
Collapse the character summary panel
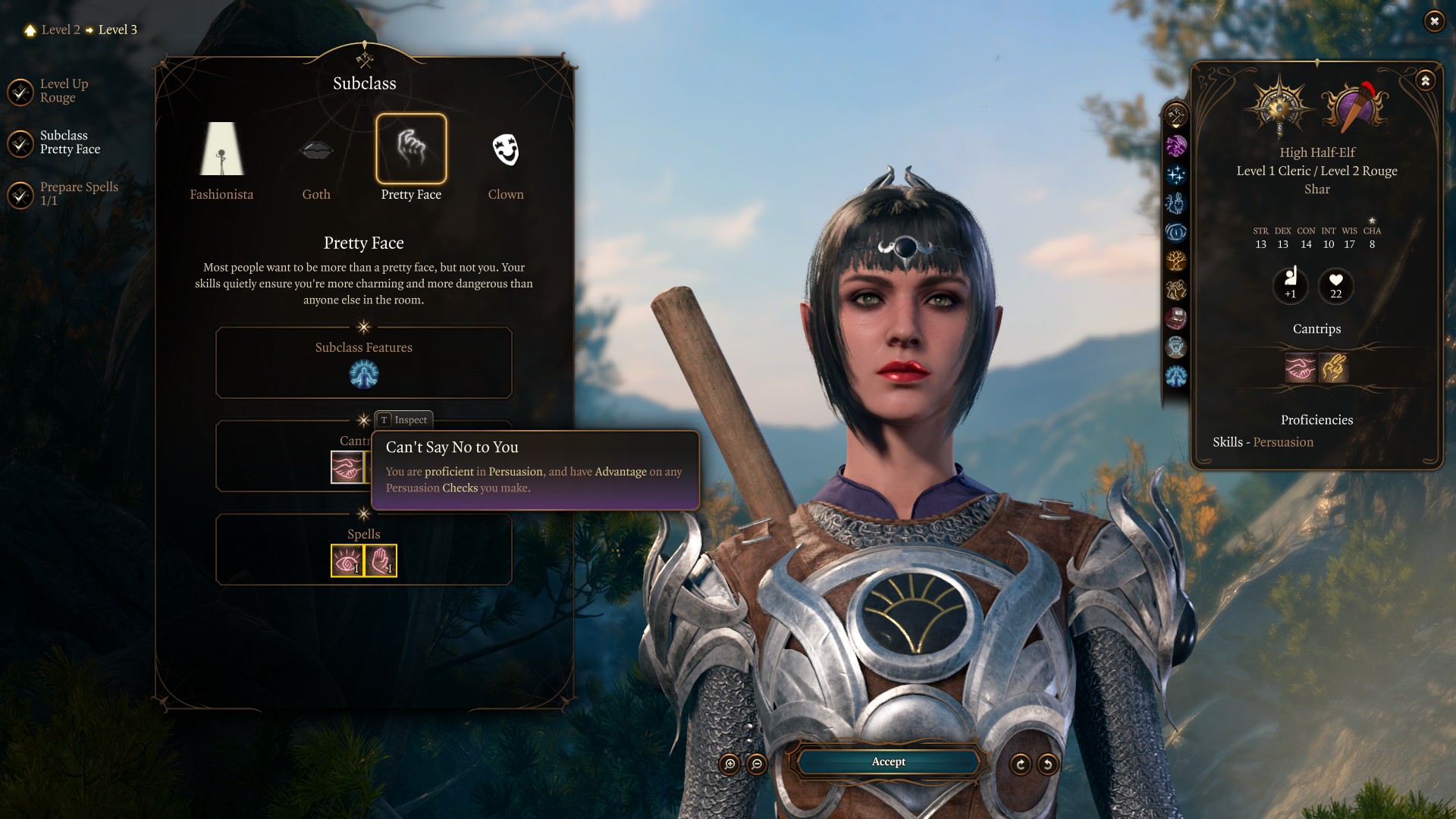click(x=1426, y=80)
